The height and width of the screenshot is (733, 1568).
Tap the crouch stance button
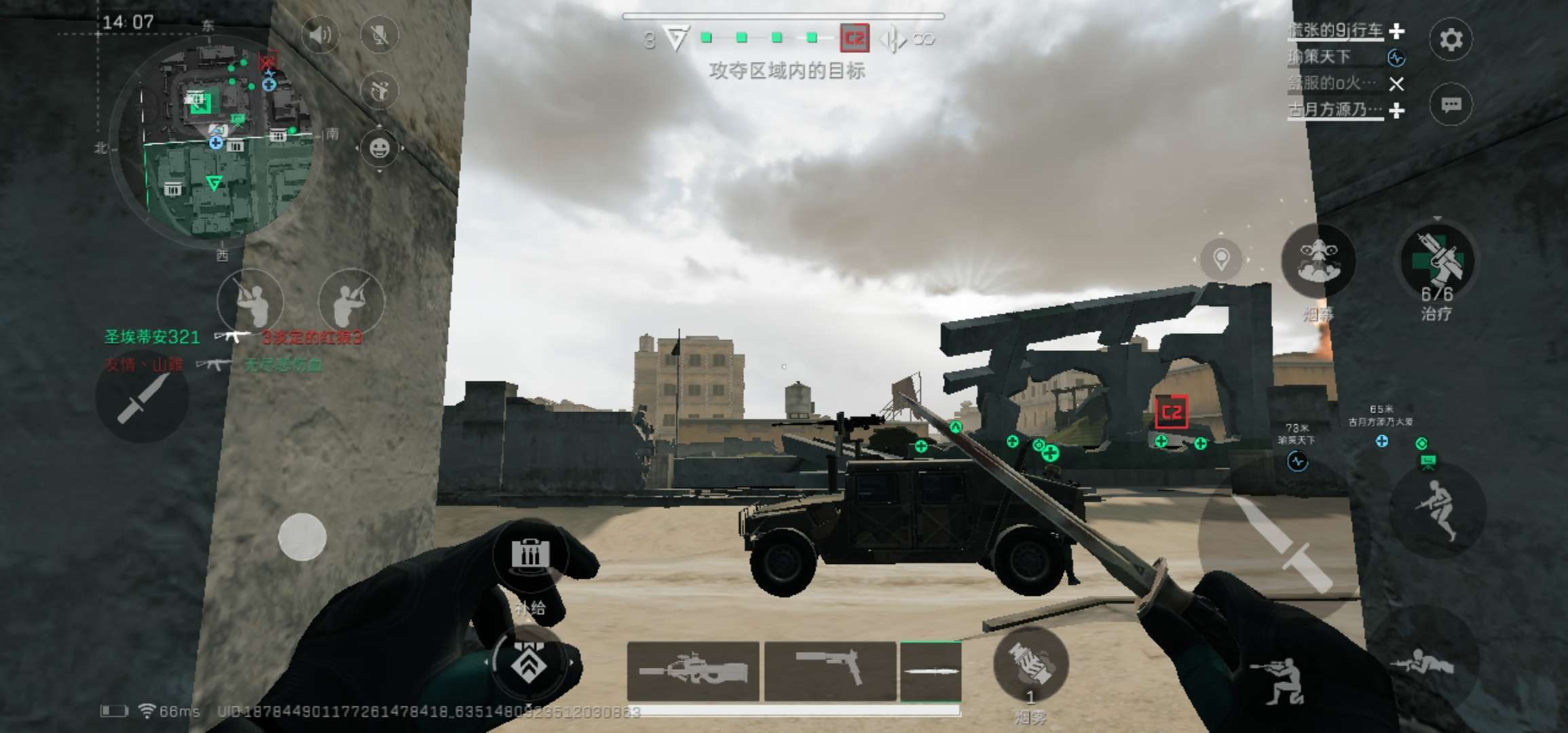(1278, 679)
